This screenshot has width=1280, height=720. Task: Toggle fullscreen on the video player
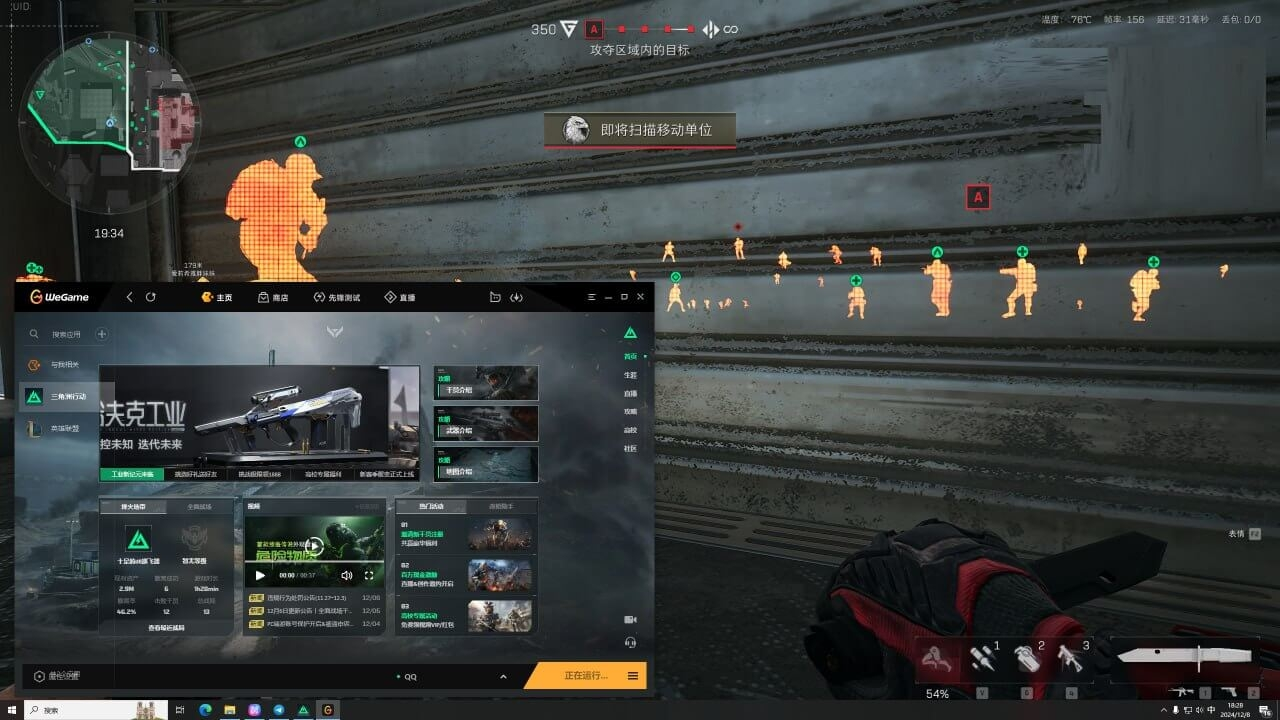pos(368,576)
